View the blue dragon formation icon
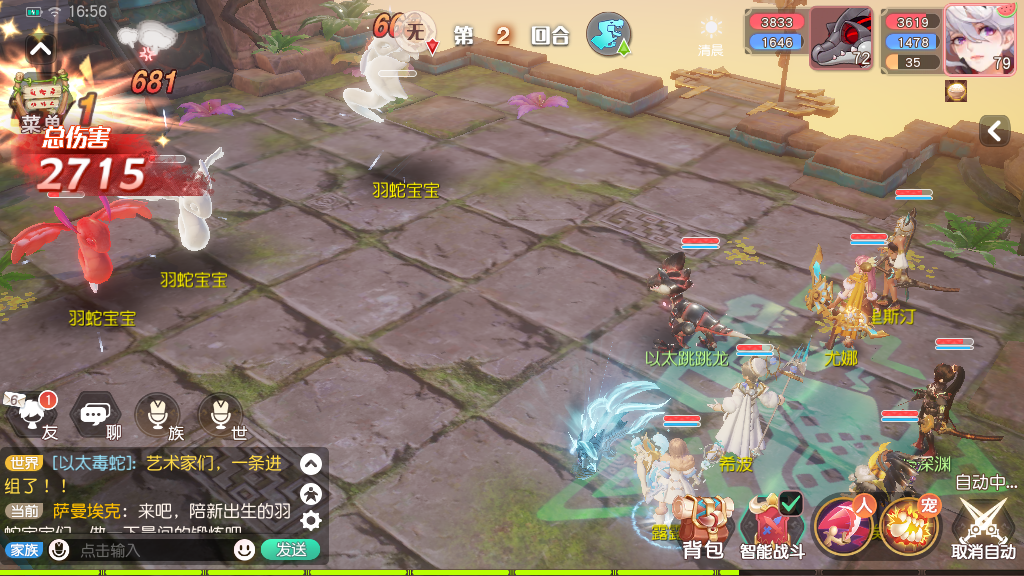1024x576 pixels. pyautogui.click(x=607, y=34)
